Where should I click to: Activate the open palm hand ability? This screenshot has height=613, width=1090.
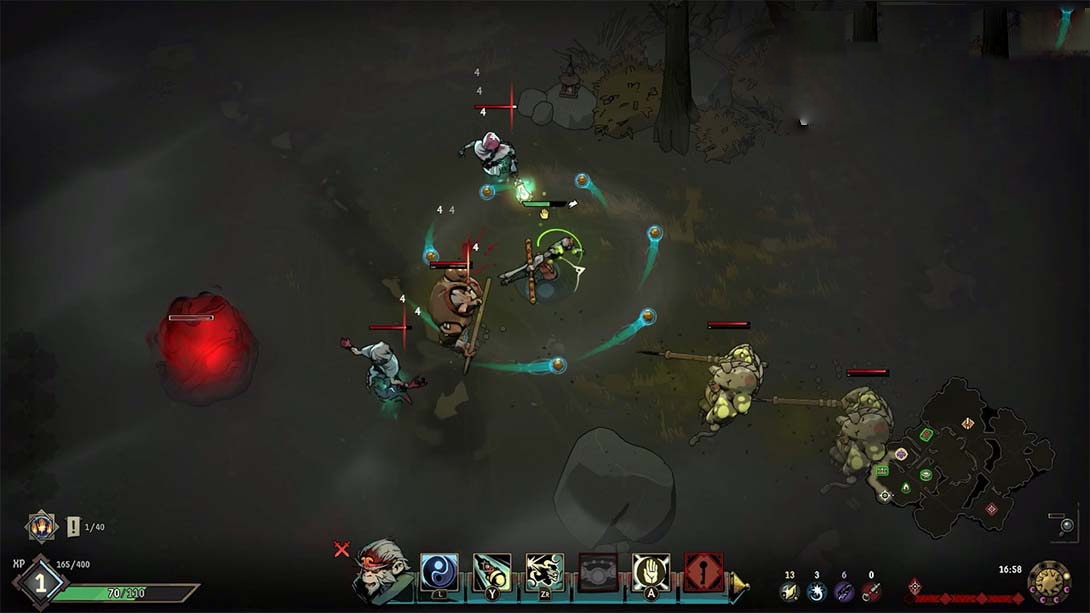[651, 572]
